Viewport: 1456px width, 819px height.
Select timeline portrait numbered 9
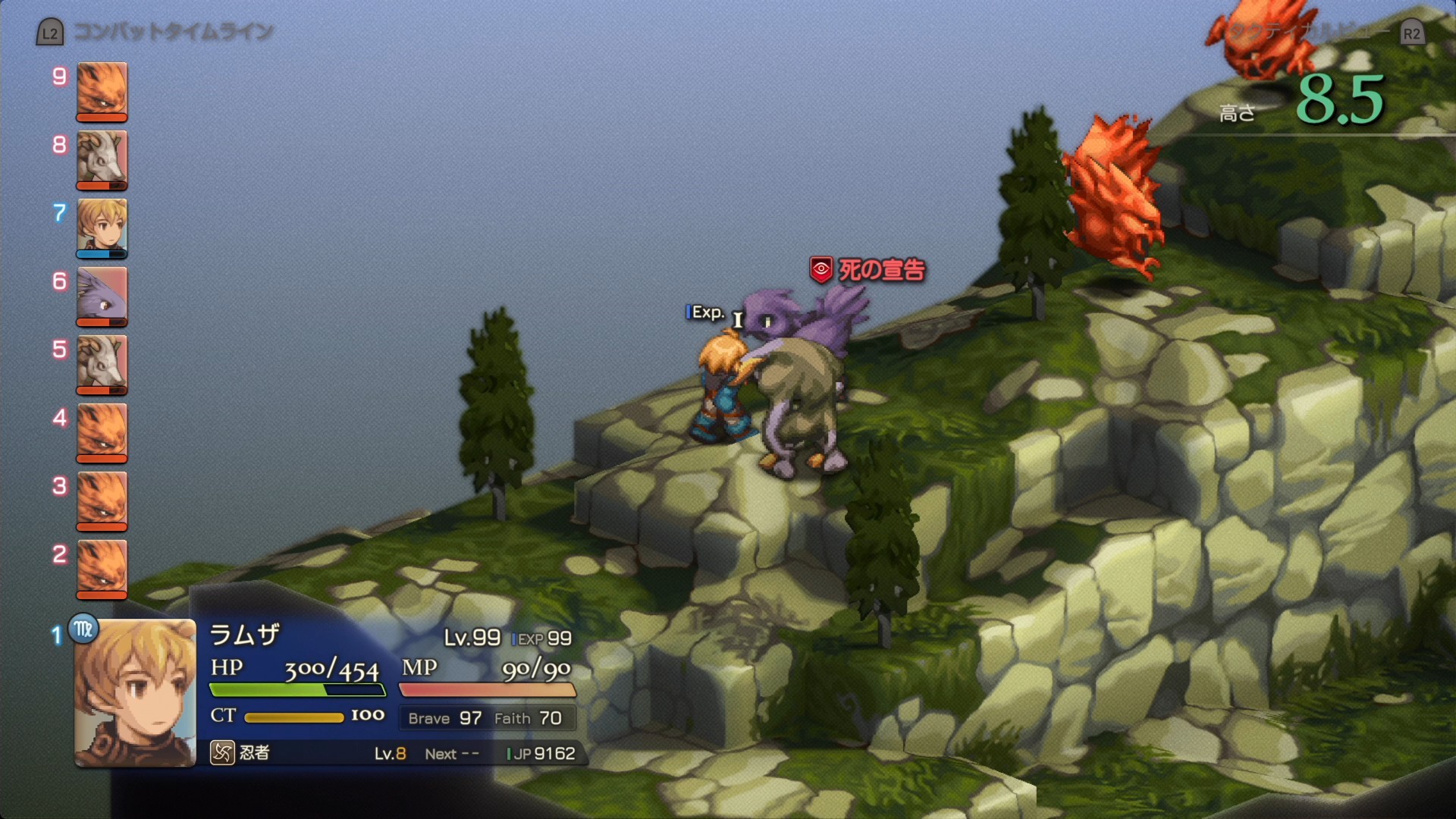tap(102, 91)
